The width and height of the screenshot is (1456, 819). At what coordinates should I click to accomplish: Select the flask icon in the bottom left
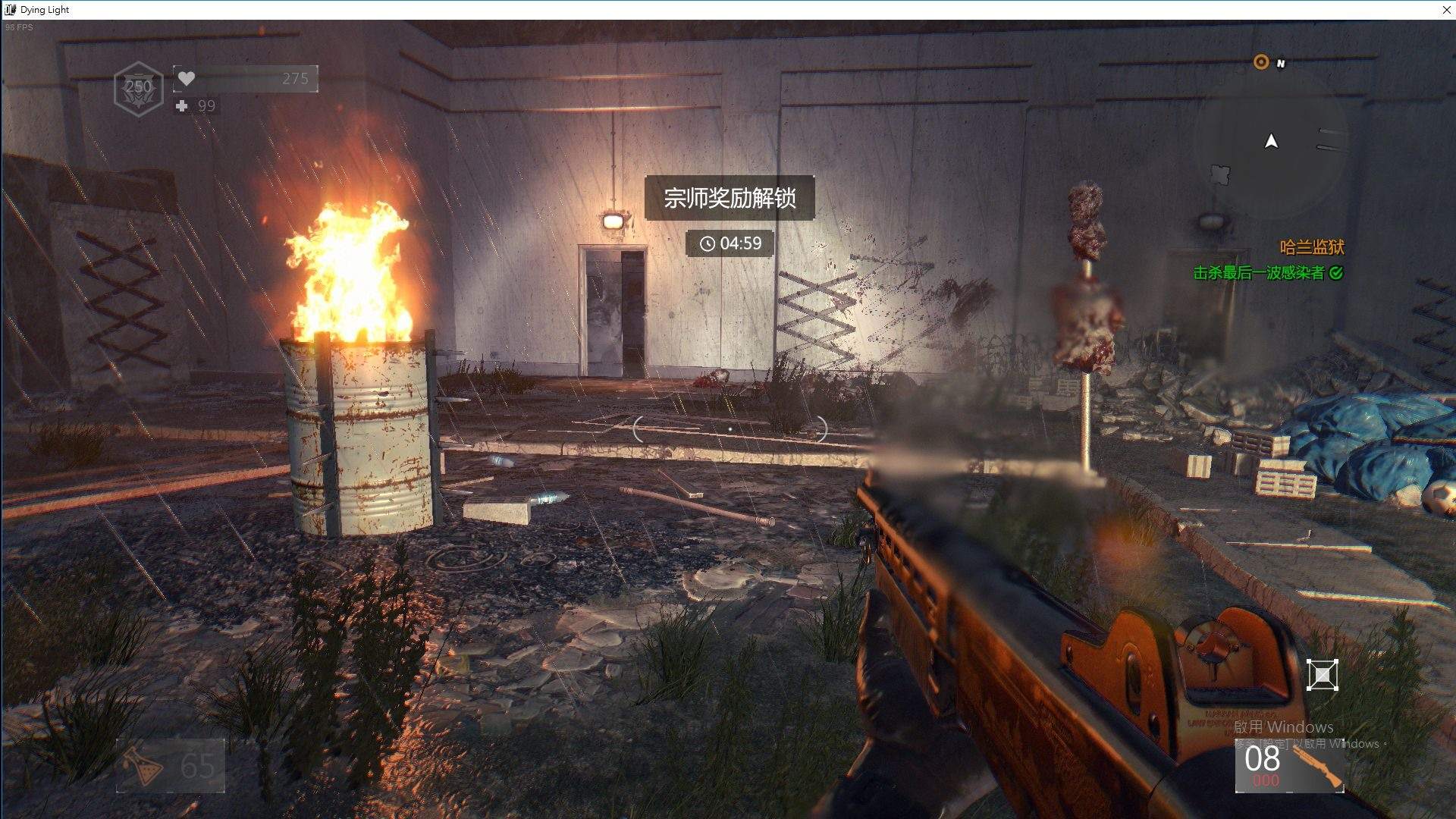pyautogui.click(x=140, y=766)
